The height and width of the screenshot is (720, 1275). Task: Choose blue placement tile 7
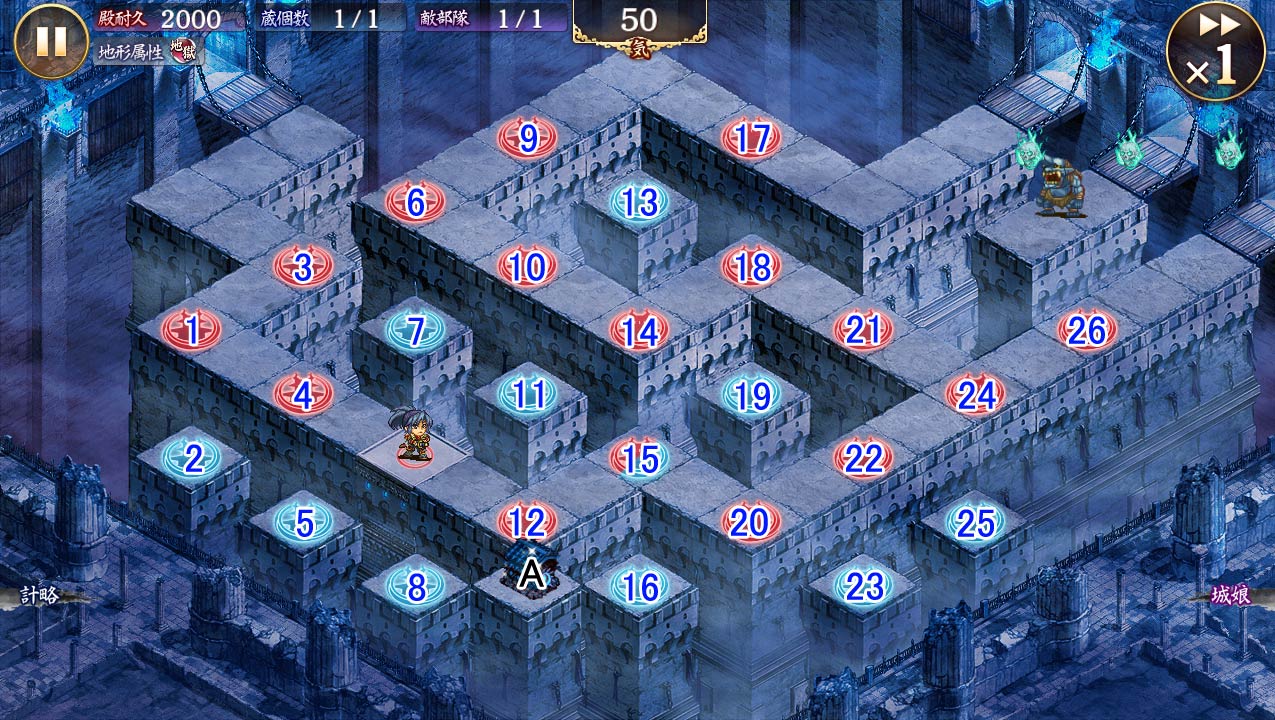point(416,329)
